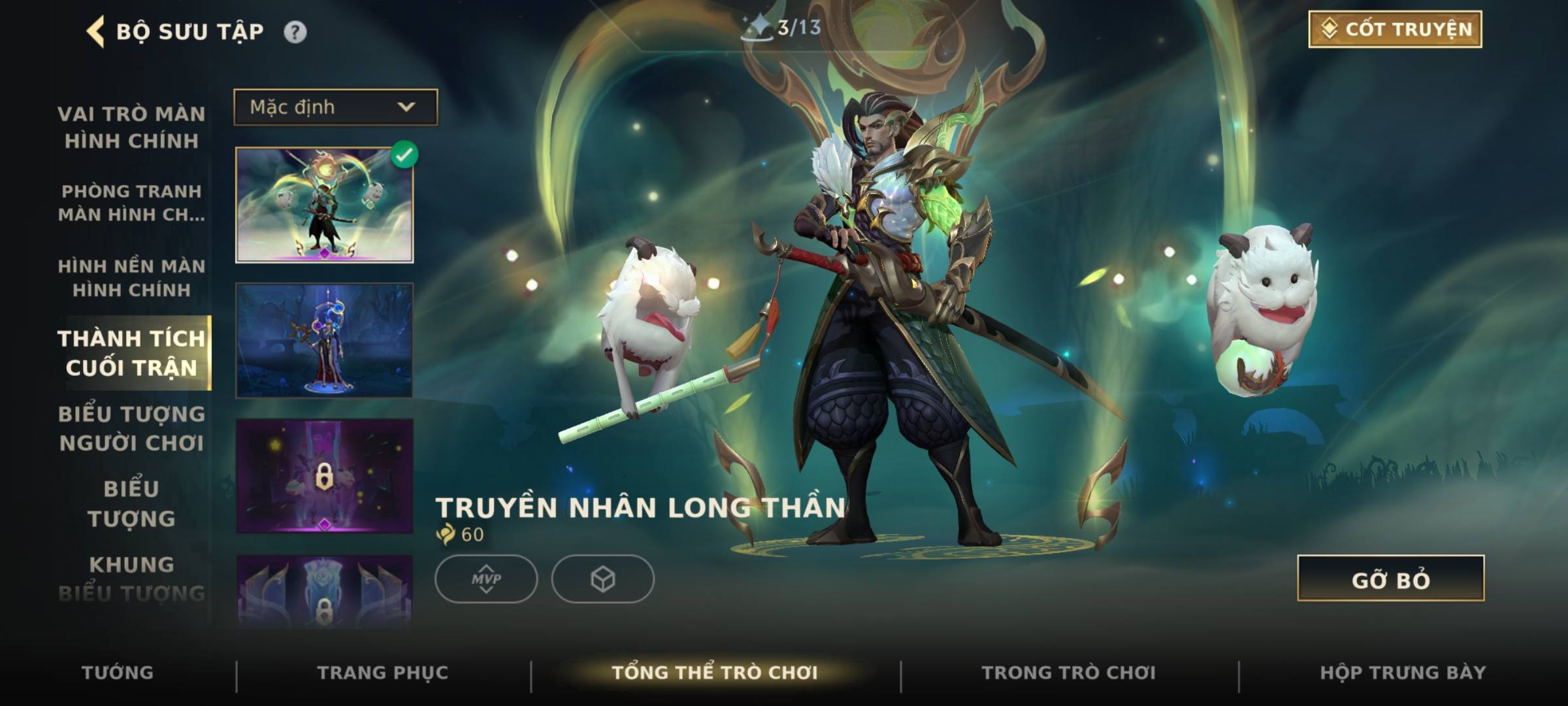Switch to Vai Trò Màn Hình Chính category

[131, 127]
